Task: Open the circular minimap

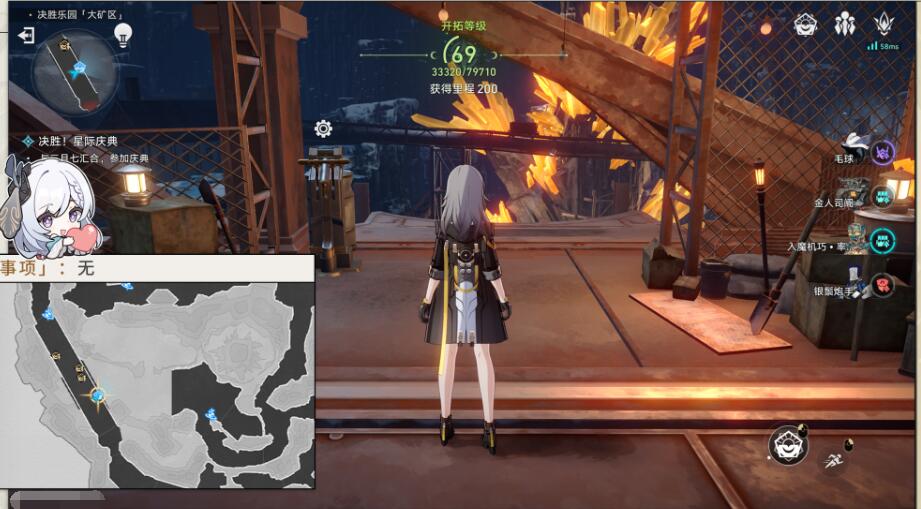Action: (75, 70)
